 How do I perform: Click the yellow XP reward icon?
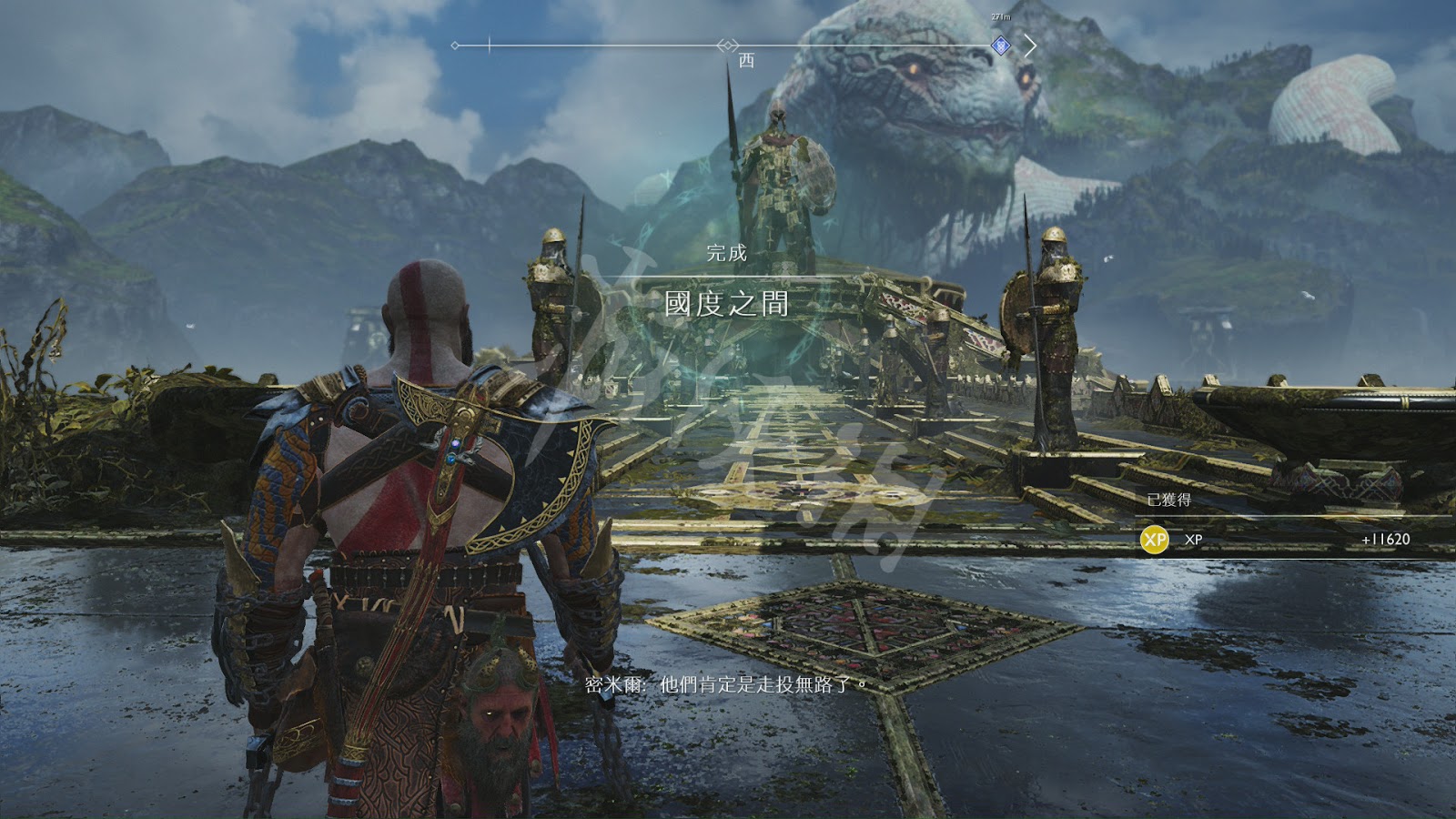click(1155, 540)
